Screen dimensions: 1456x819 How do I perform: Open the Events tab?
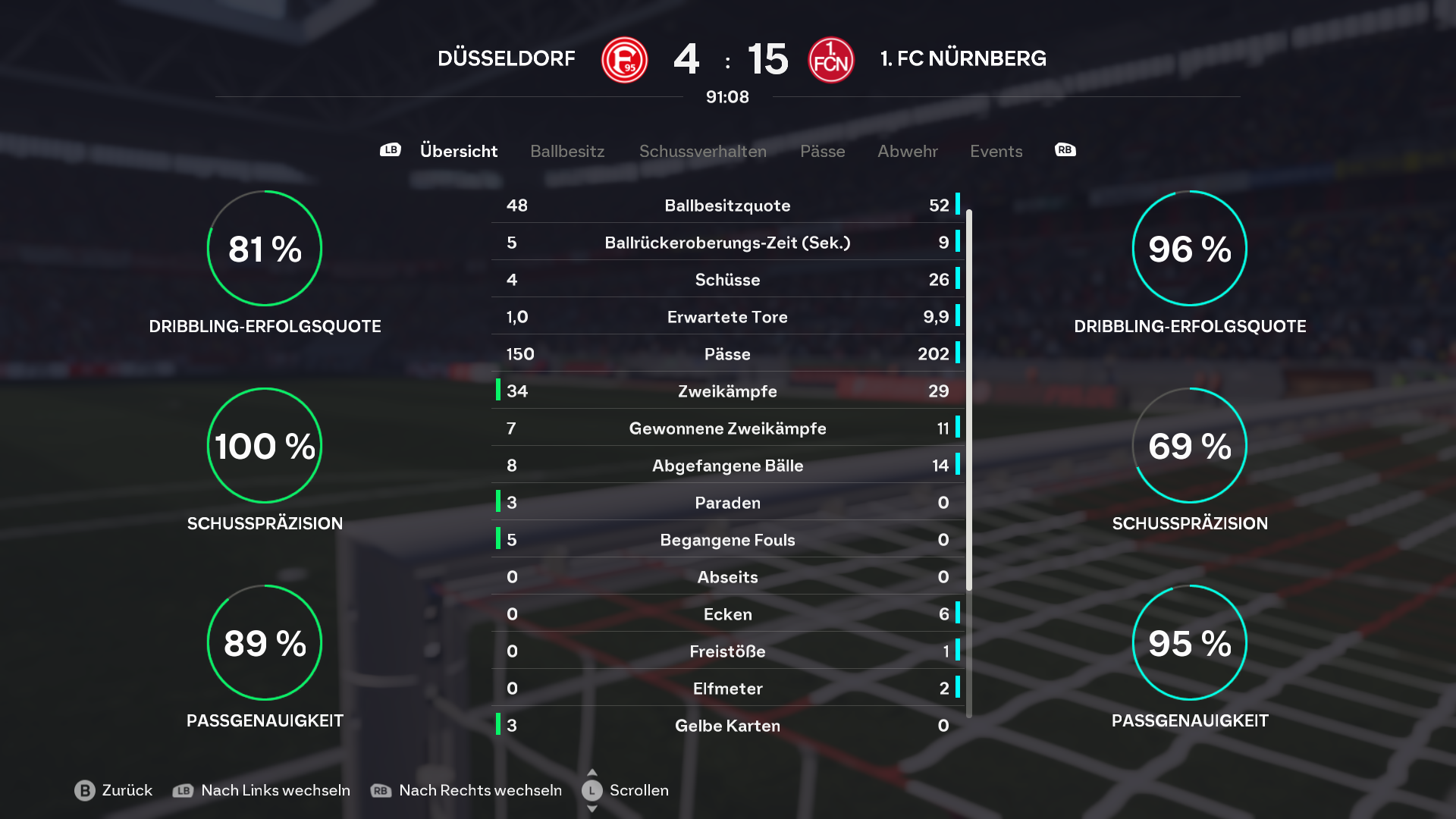[996, 151]
